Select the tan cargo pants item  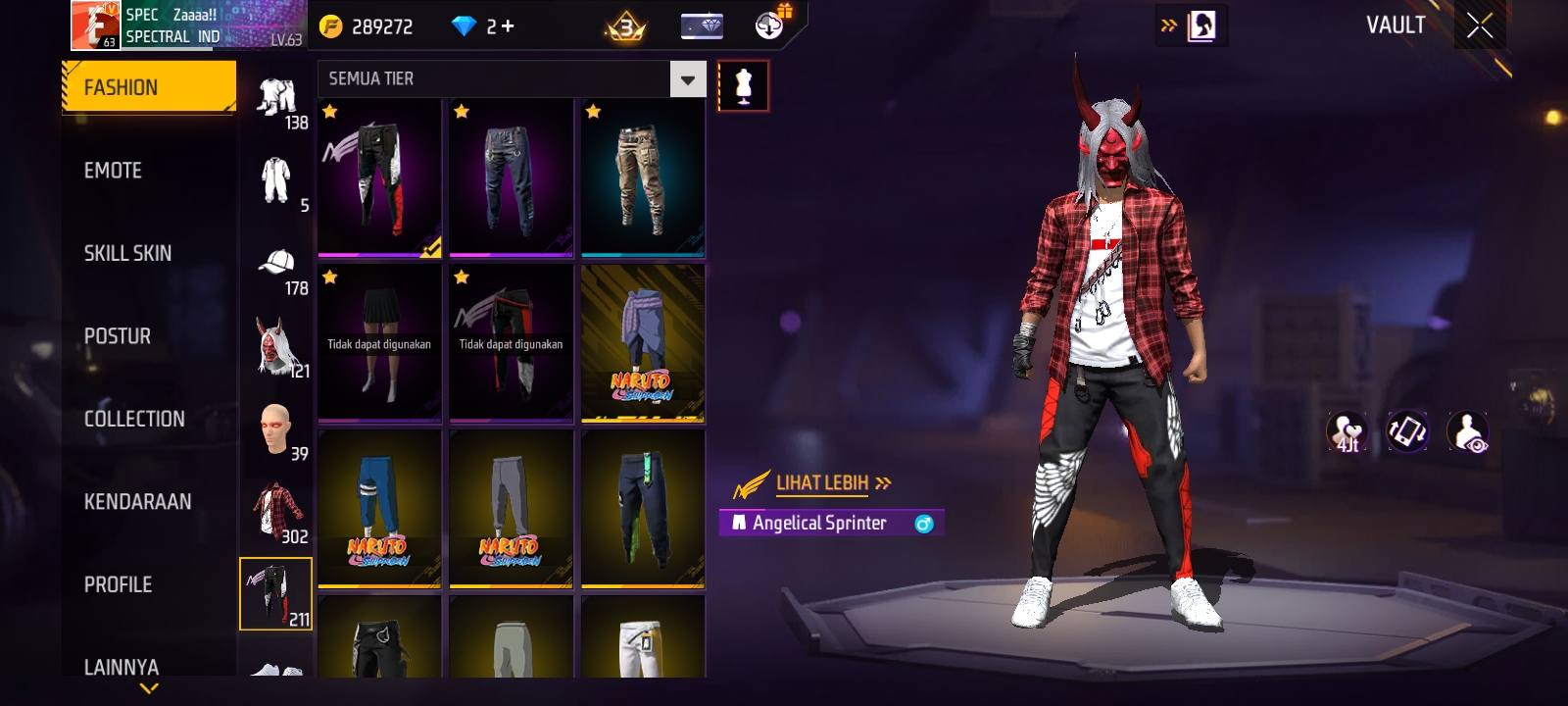coord(643,178)
